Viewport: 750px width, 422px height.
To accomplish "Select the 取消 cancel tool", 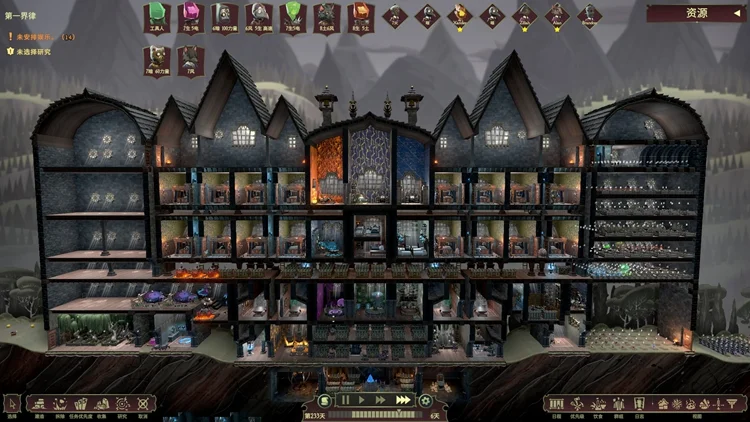I will click(142, 404).
